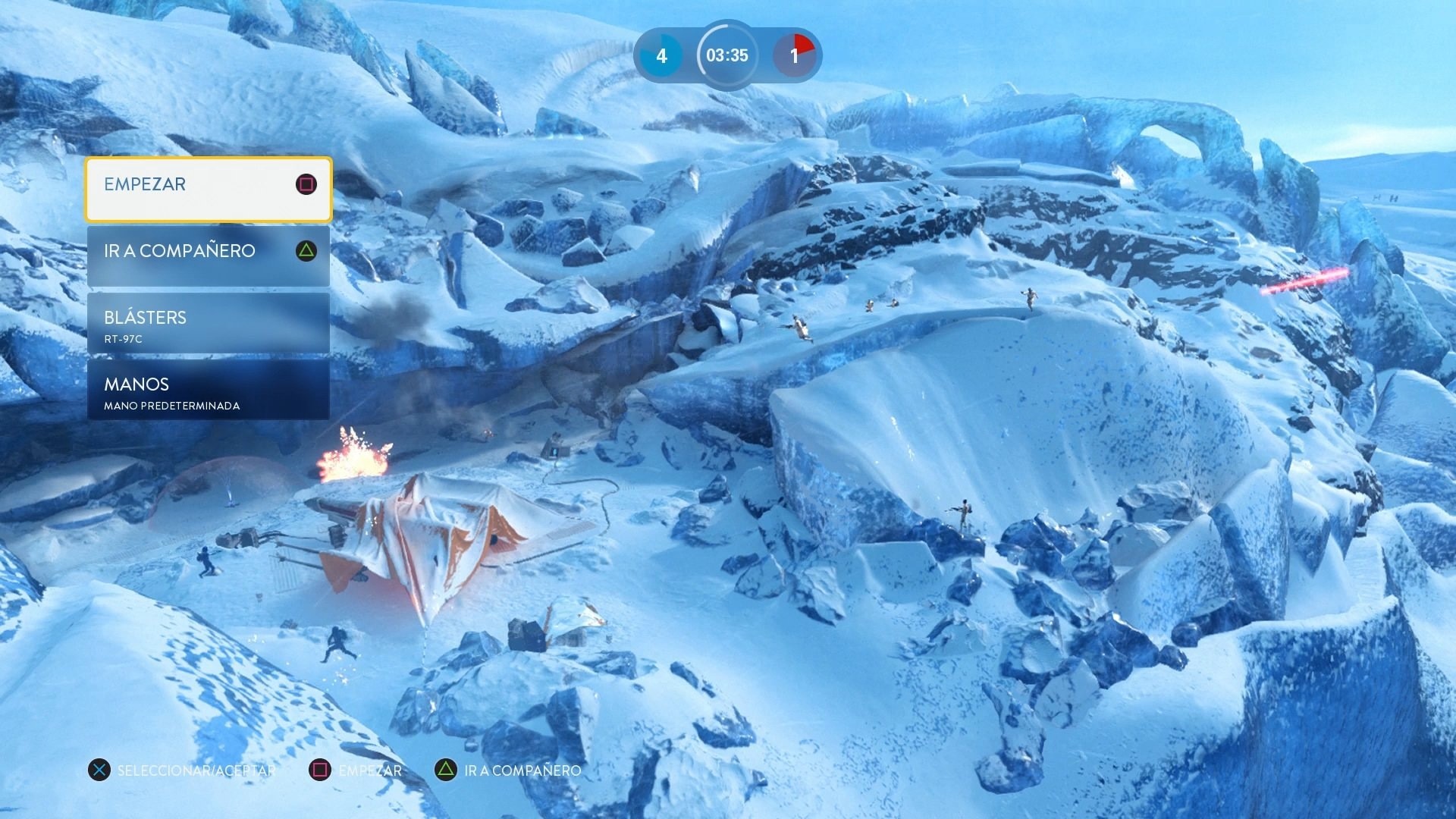
Task: Click the 03:35 match timer progress ring
Action: [x=726, y=55]
